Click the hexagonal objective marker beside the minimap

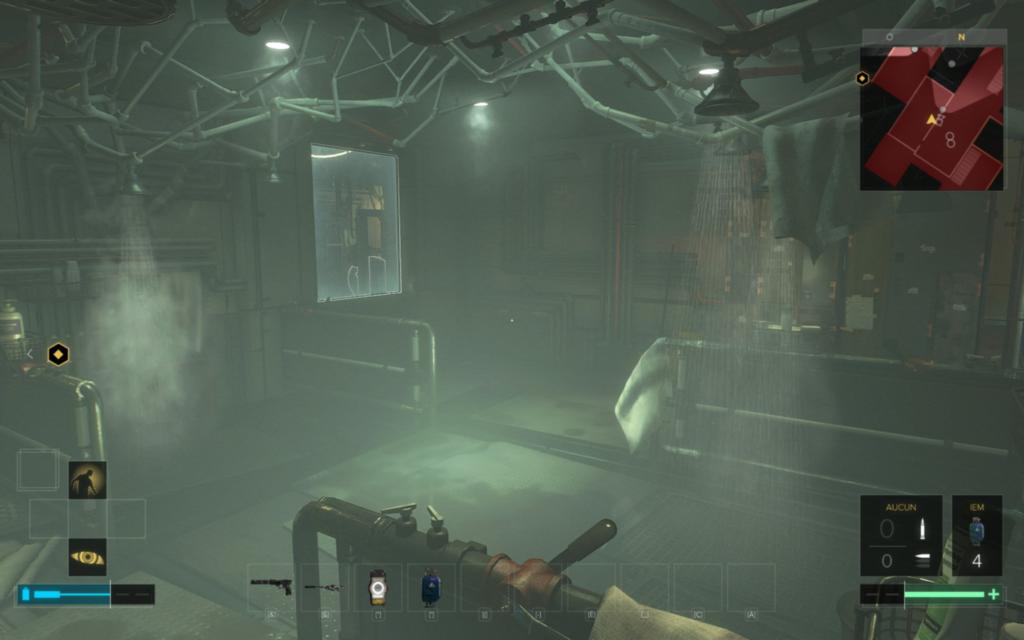pyautogui.click(x=862, y=78)
